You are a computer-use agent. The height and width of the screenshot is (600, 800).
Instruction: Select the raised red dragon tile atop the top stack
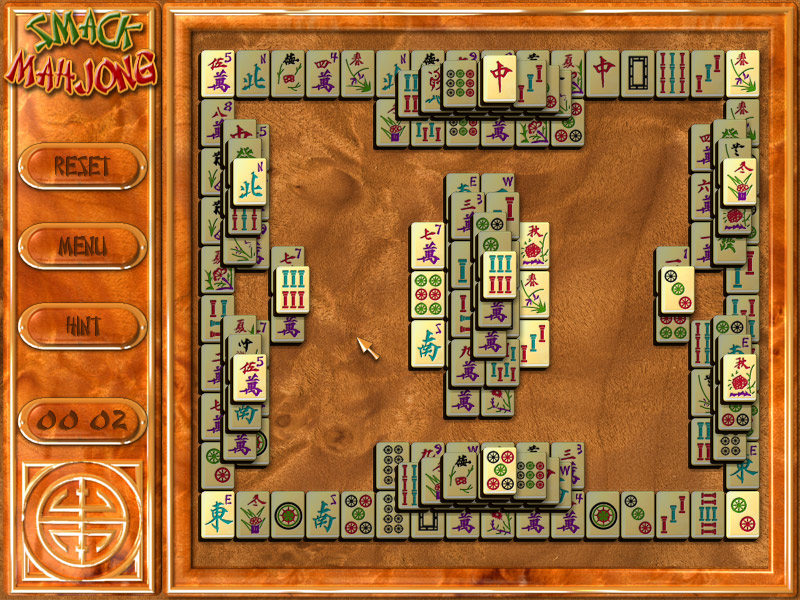tap(499, 78)
